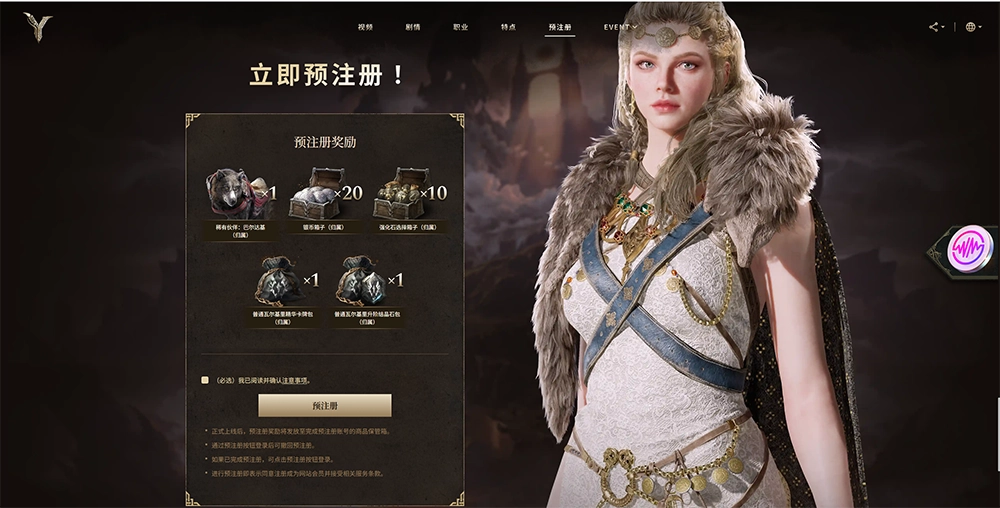This screenshot has height=508, width=1000.
Task: Click the gold 预注册 register button
Action: (x=325, y=406)
